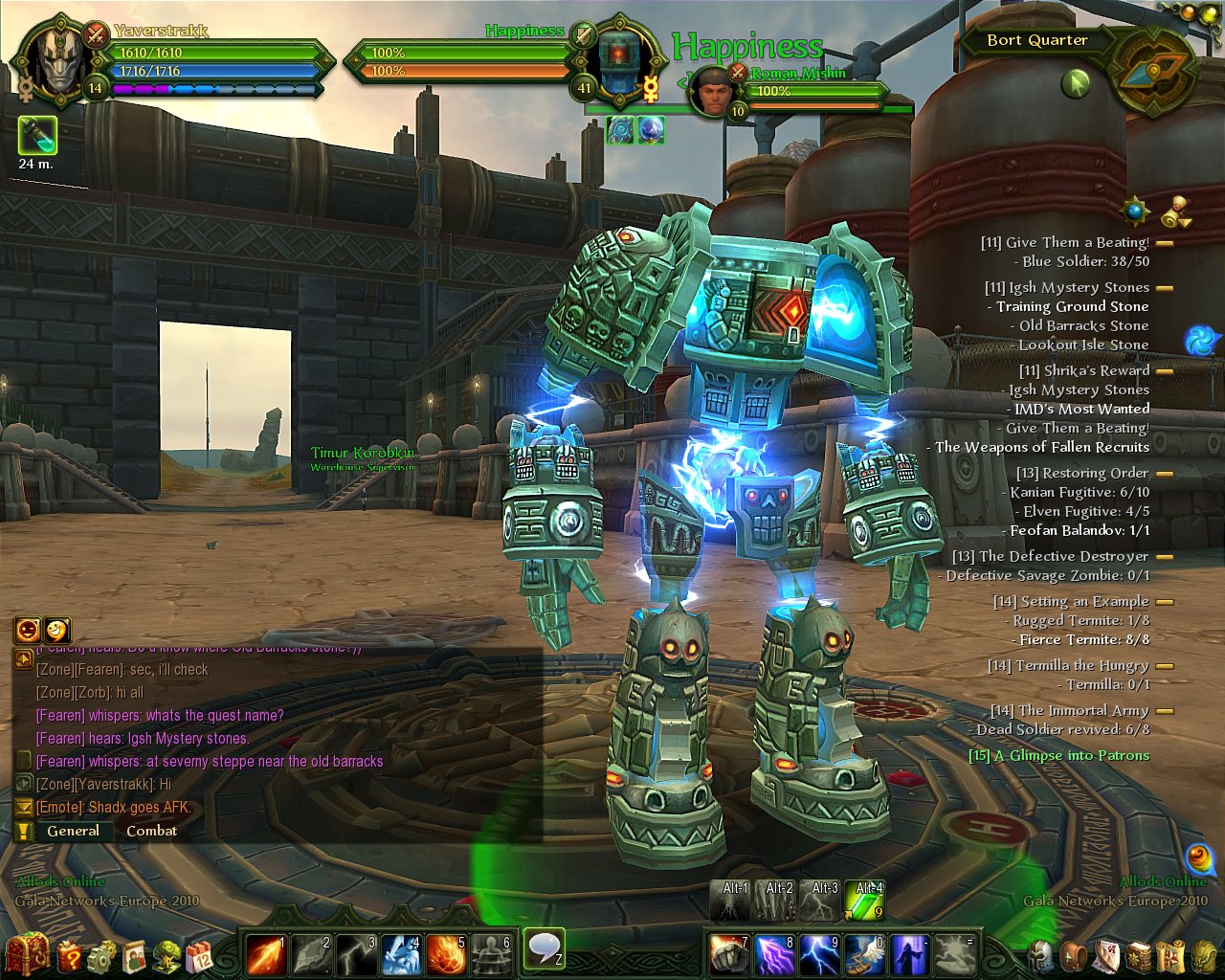Click the compass minimap button
The image size is (1225, 980).
coord(1156,70)
